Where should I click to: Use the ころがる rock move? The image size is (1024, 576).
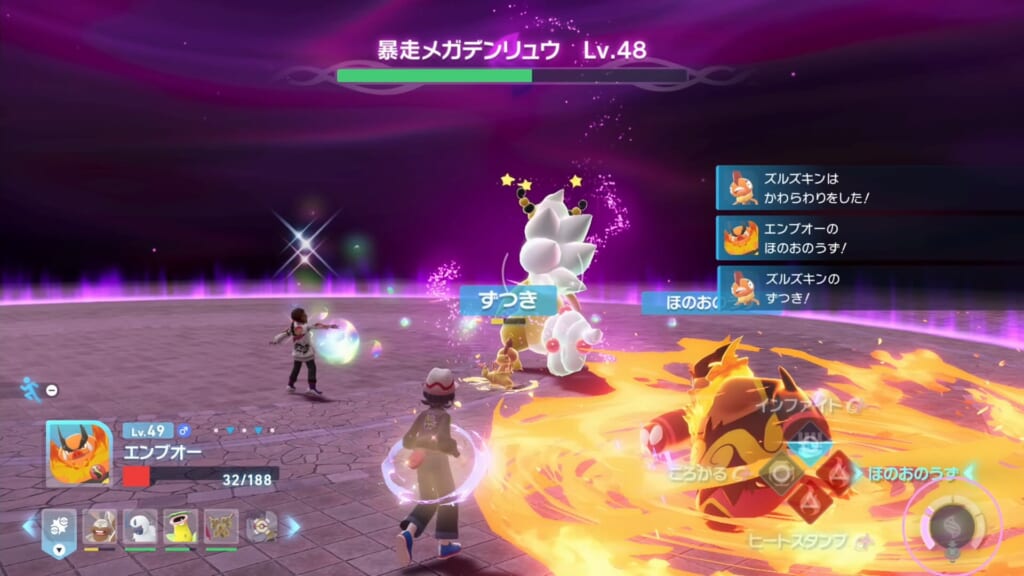780,473
